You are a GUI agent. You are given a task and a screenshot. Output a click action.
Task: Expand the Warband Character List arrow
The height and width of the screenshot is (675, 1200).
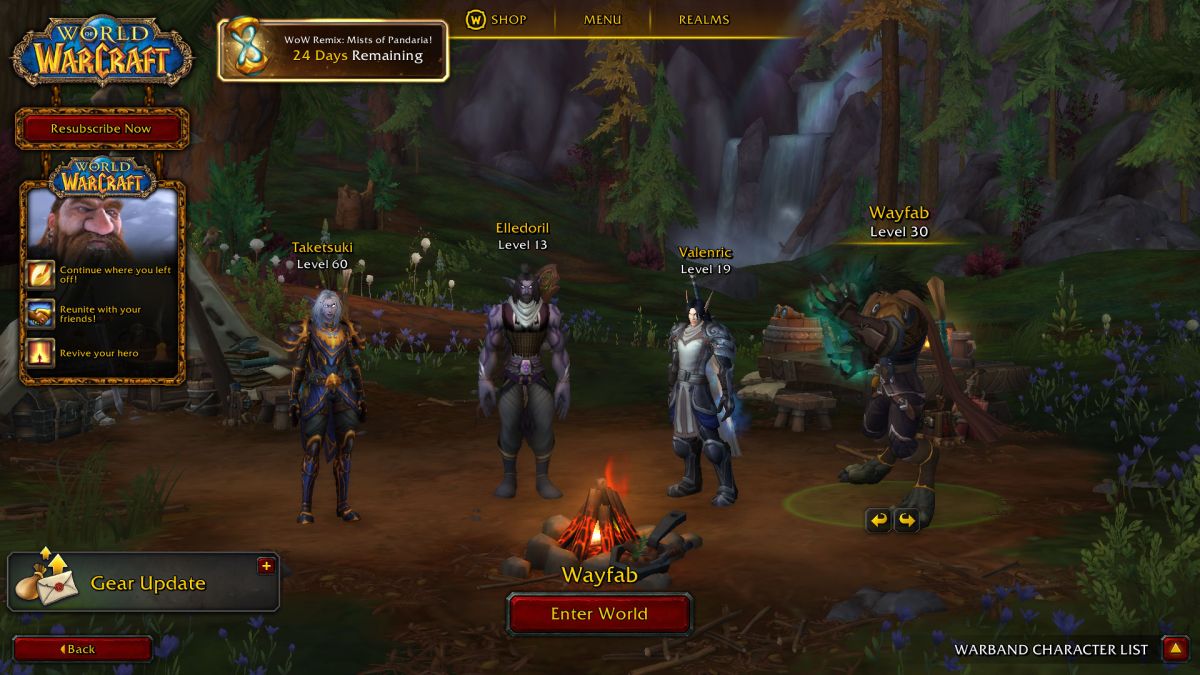tap(1174, 649)
